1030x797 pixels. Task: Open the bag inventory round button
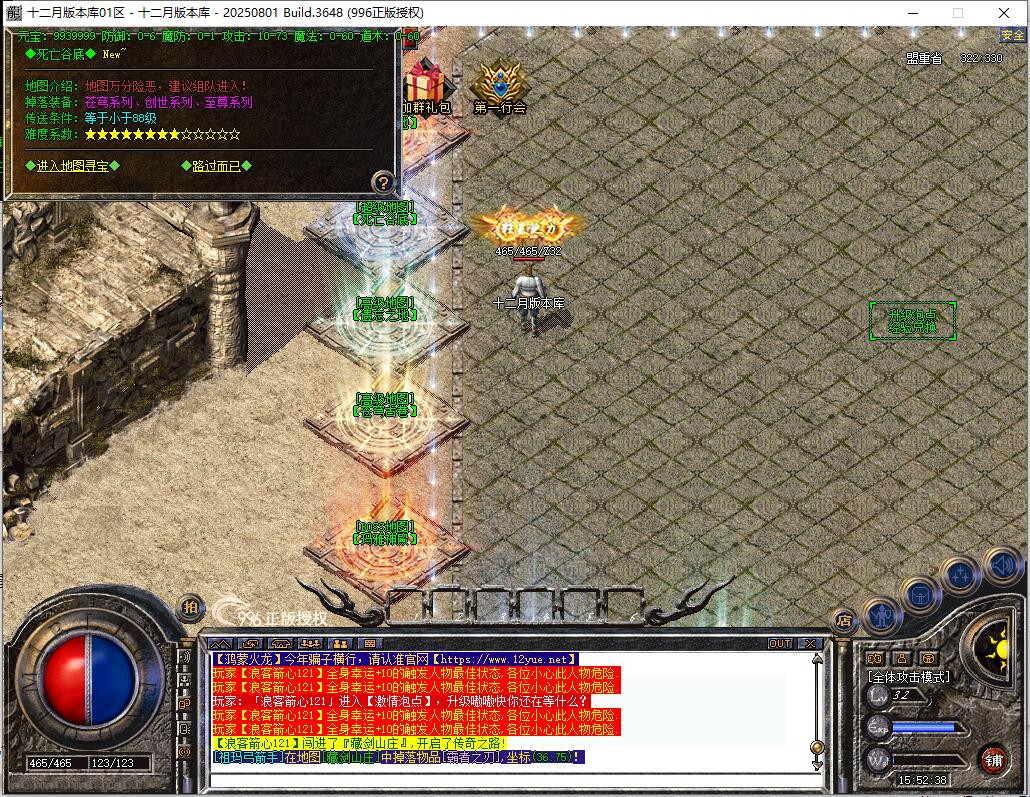920,596
